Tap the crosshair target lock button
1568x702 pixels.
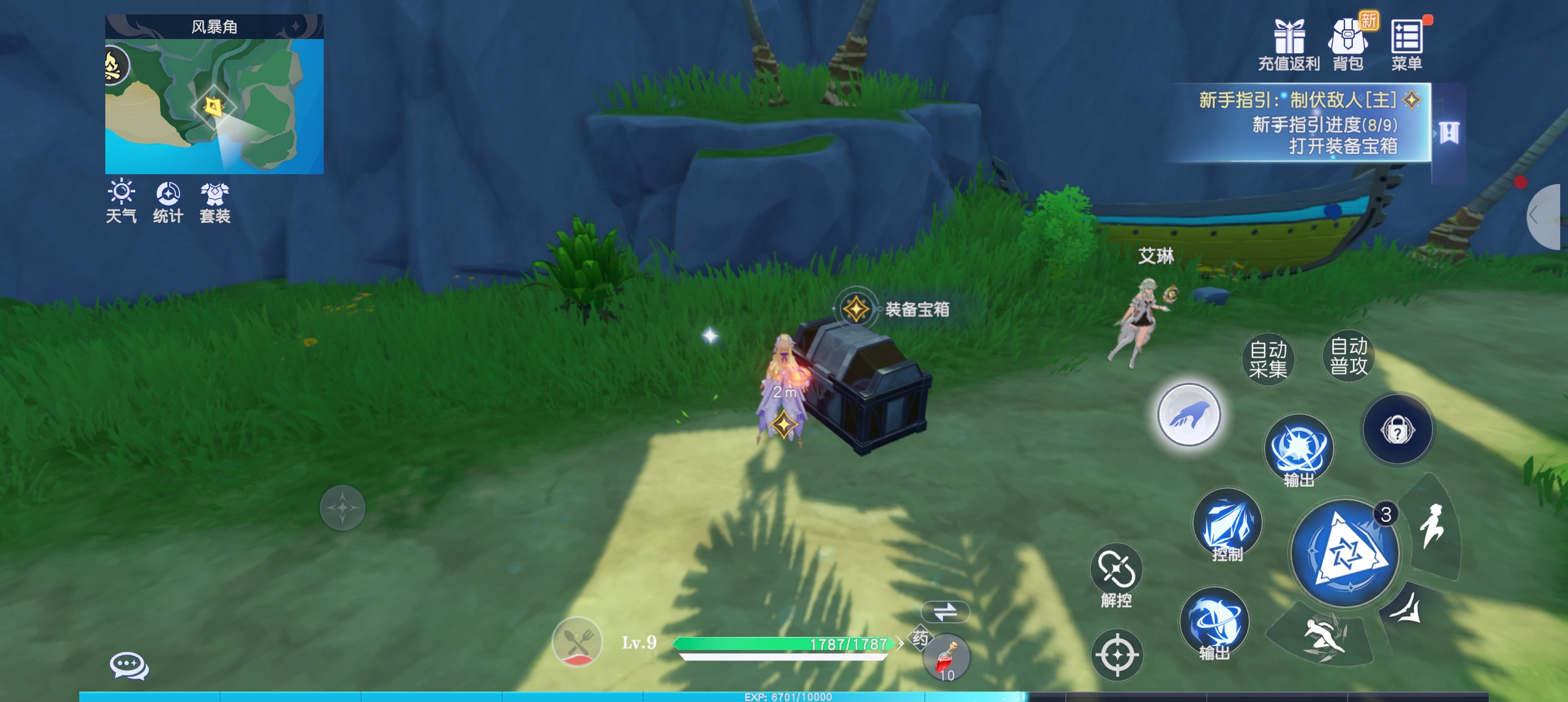pos(1117,655)
